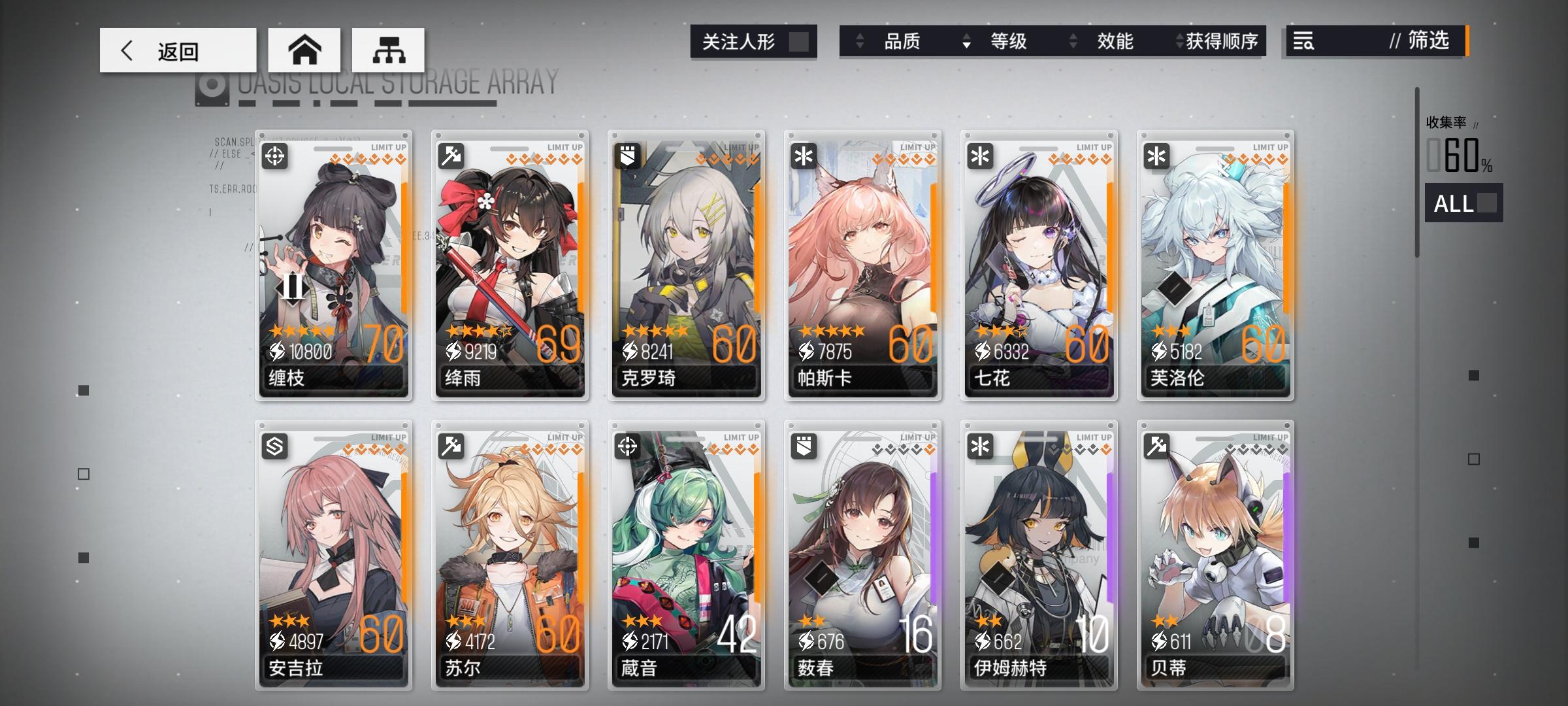Click the snowflake class icon on 七花's card
The image size is (1568, 706).
(x=981, y=156)
